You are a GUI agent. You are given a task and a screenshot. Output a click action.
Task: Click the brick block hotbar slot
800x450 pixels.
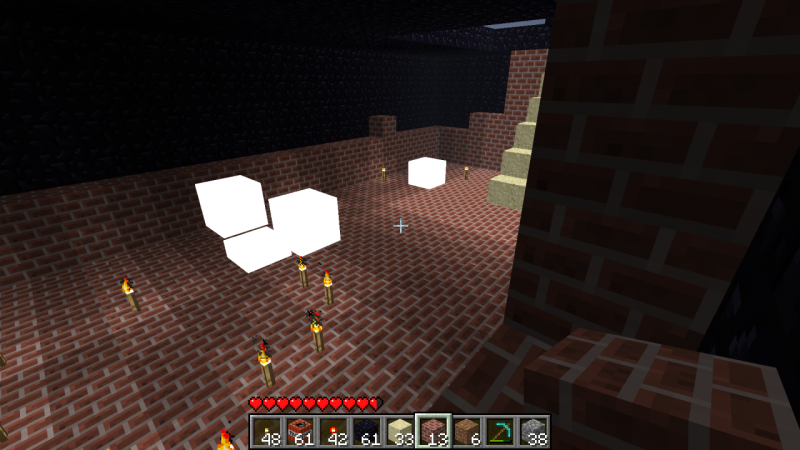(433, 431)
